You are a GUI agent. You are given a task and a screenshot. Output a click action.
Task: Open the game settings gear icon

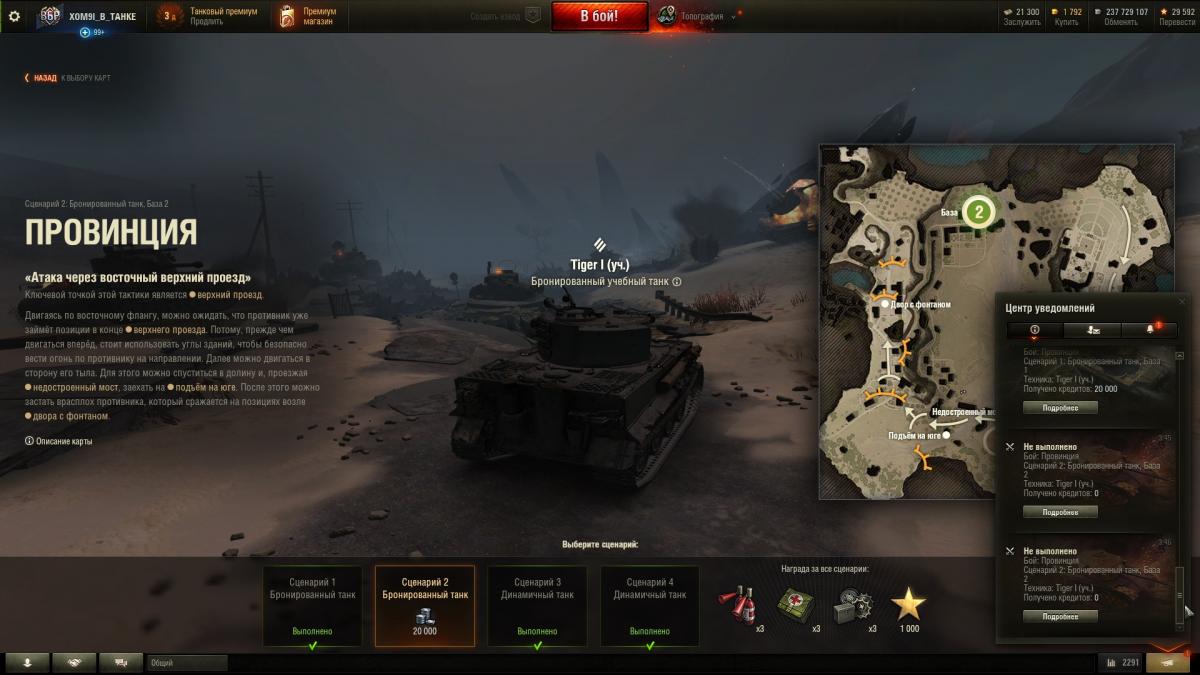tap(14, 16)
